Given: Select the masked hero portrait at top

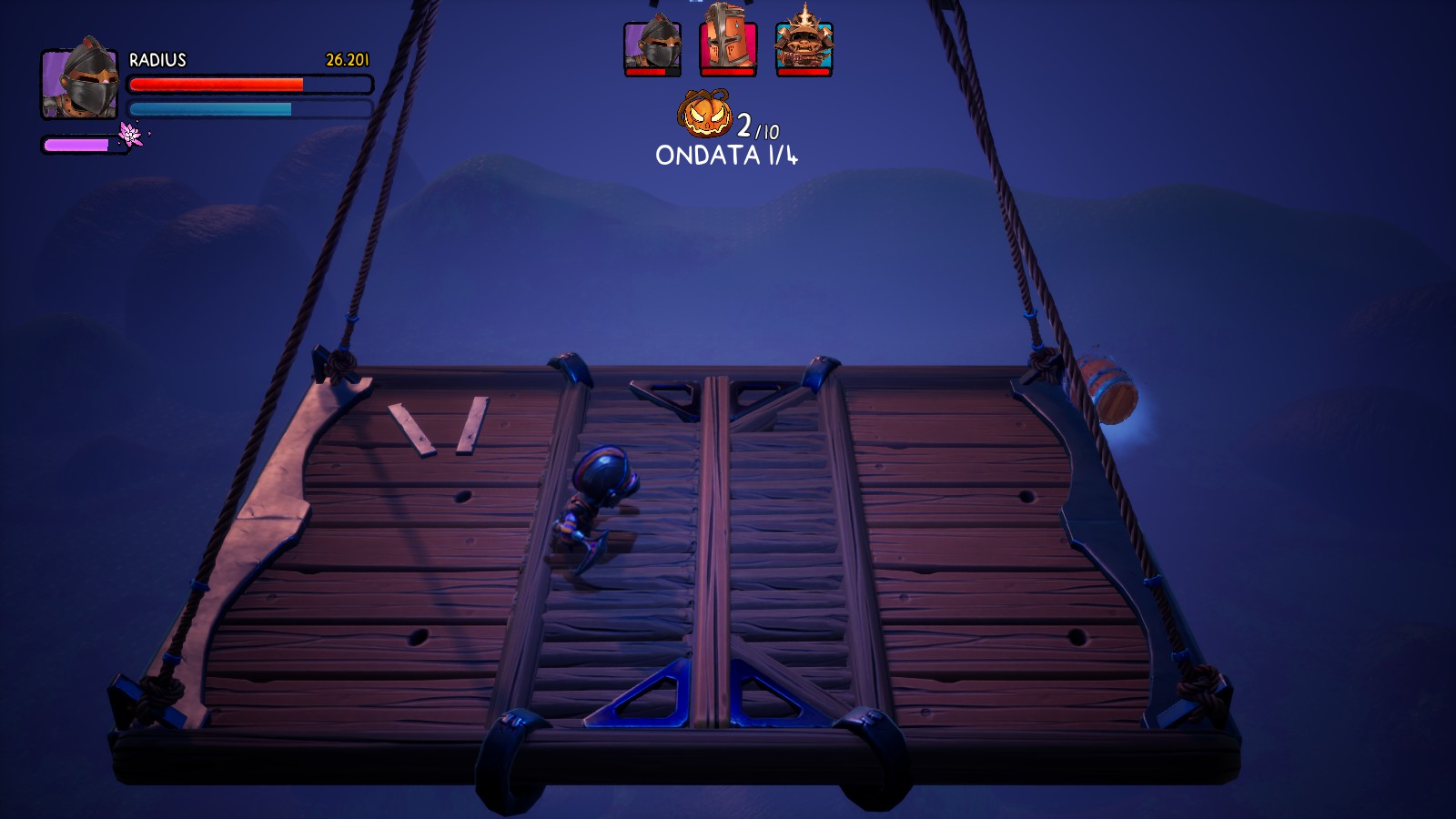Looking at the screenshot, I should 652,46.
